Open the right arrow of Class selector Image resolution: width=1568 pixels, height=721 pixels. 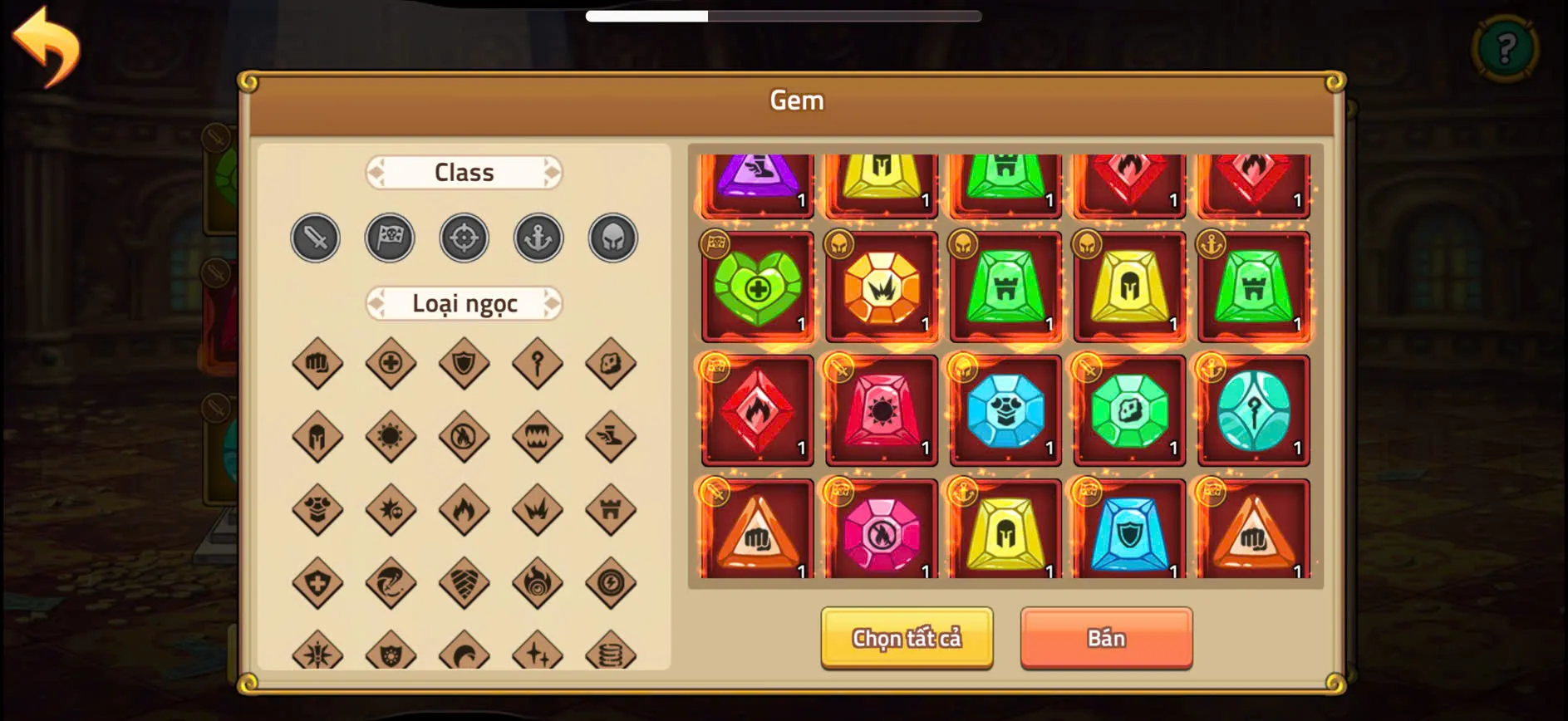click(x=551, y=172)
